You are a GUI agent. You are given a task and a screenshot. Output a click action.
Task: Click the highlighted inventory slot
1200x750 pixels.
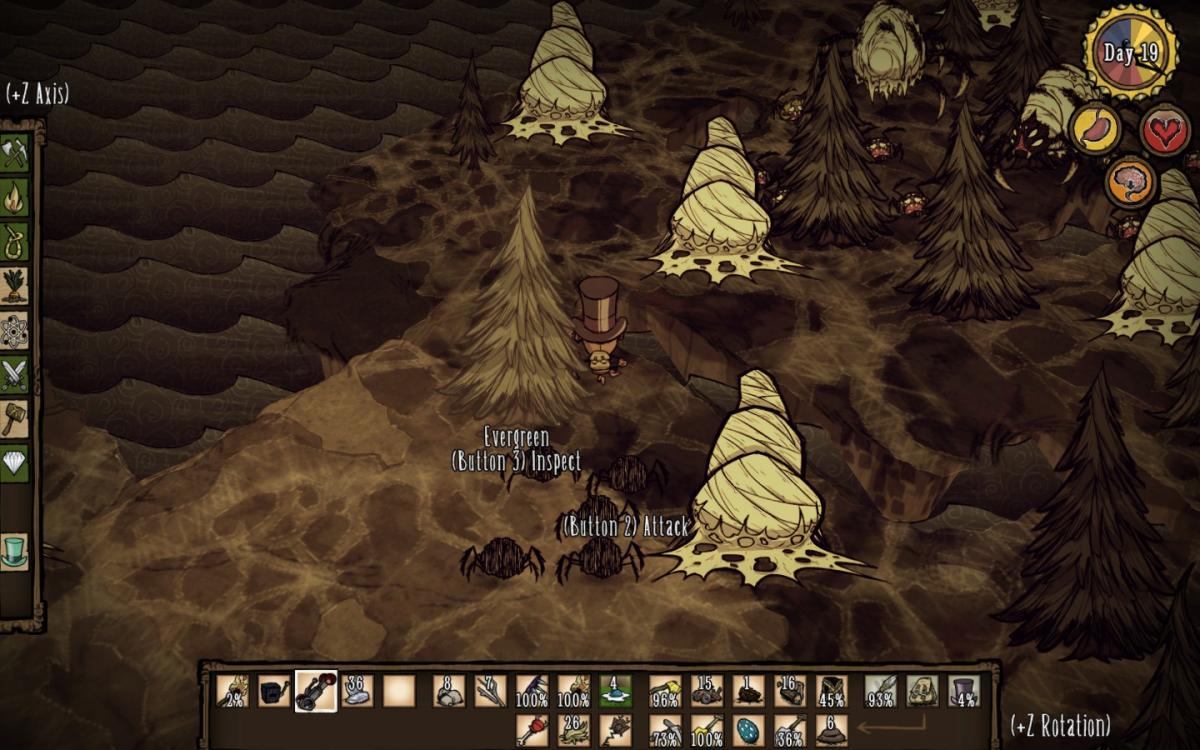(x=316, y=690)
